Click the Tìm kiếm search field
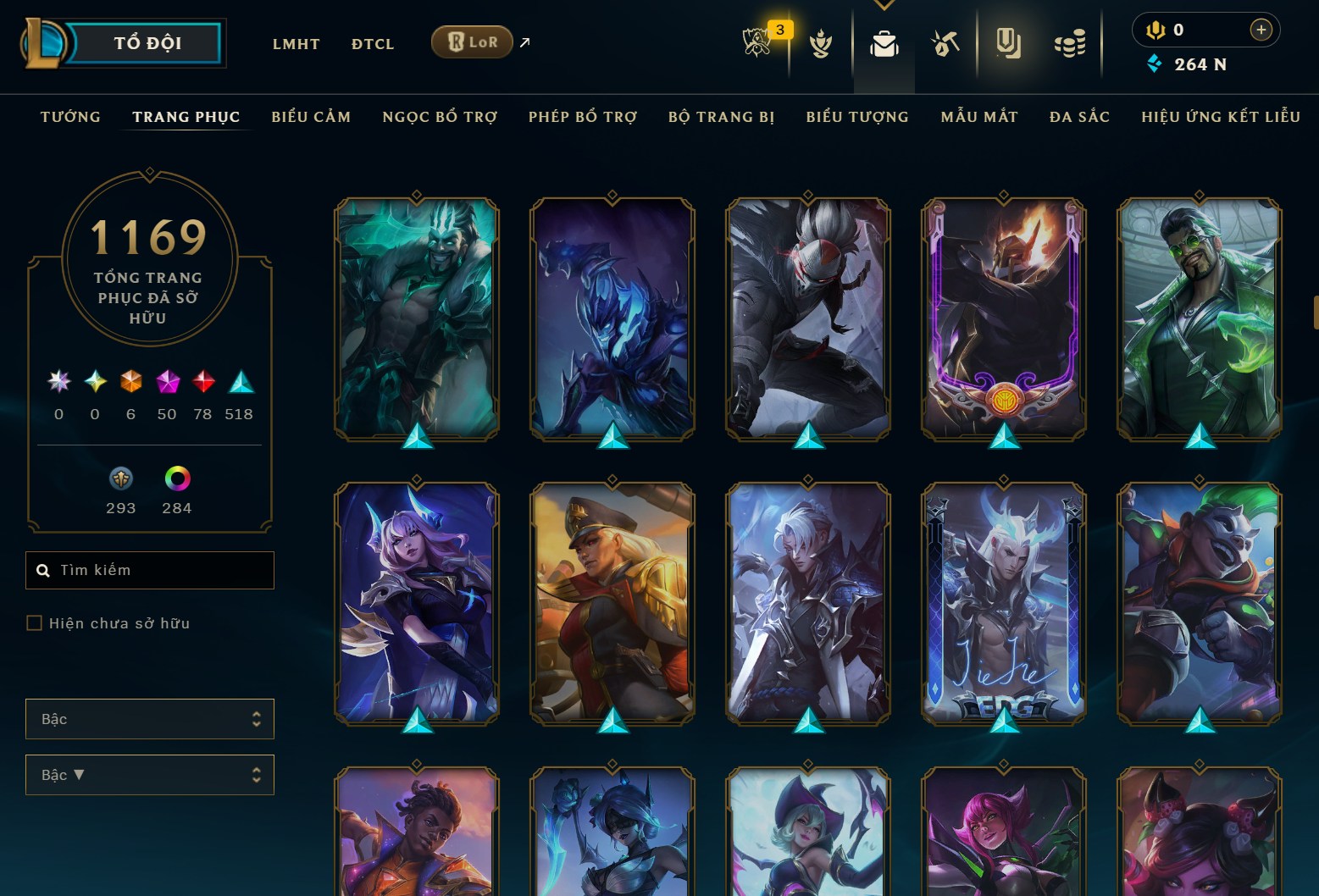Screen dimensions: 1319x896 tap(149, 570)
